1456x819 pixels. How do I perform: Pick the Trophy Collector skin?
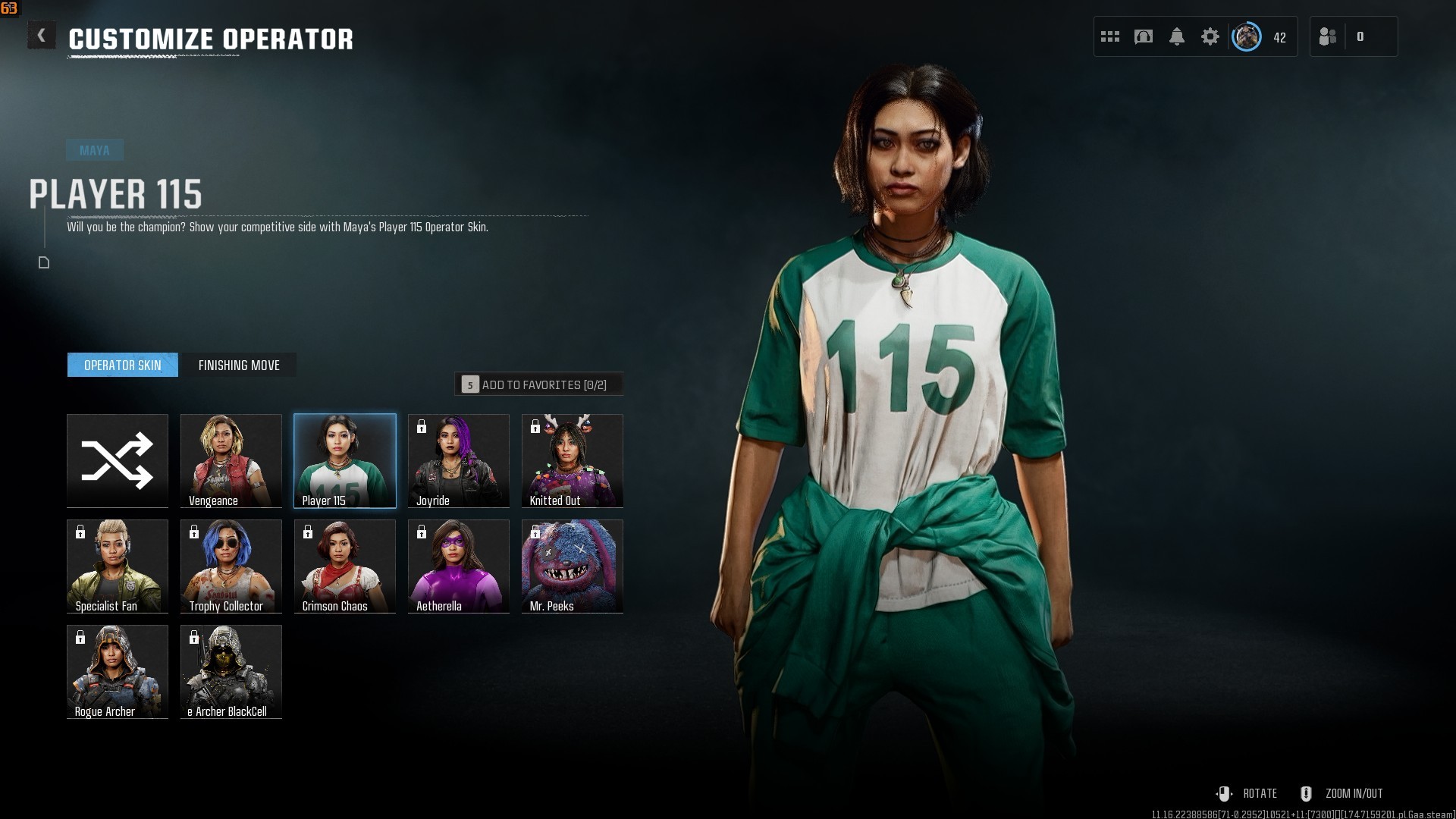(231, 566)
